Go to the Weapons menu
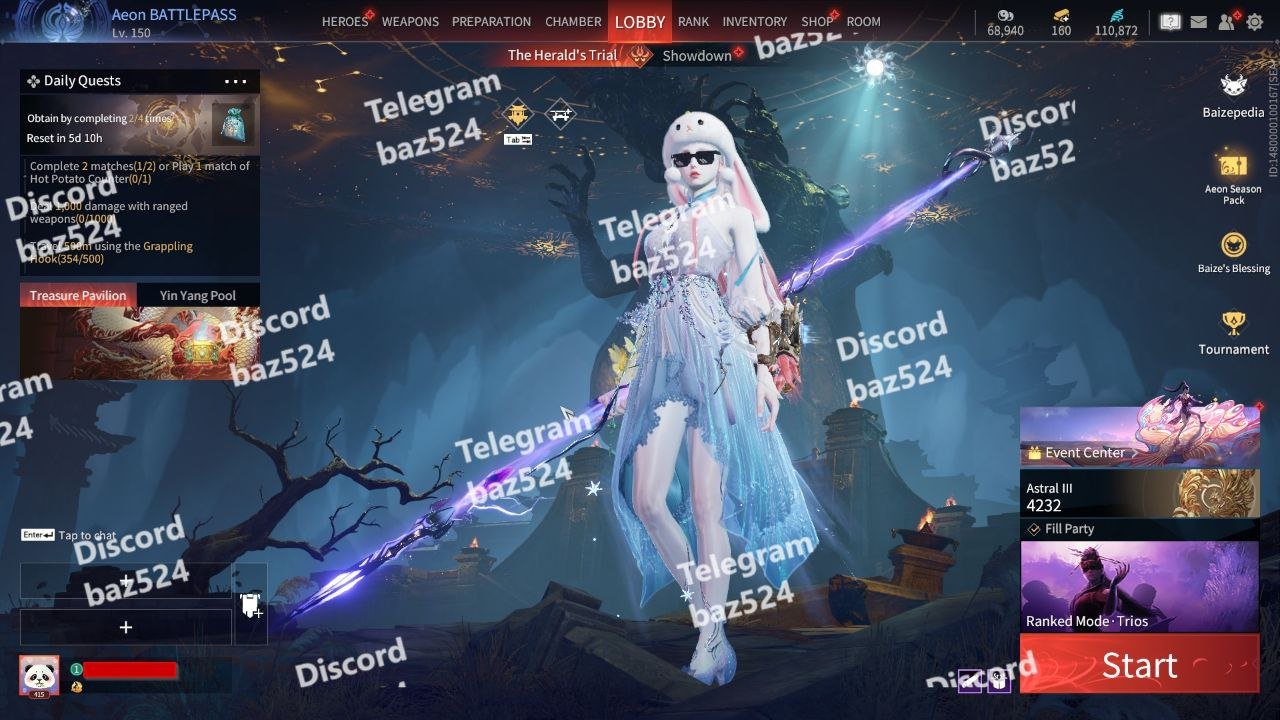Image resolution: width=1280 pixels, height=720 pixels. tap(410, 22)
